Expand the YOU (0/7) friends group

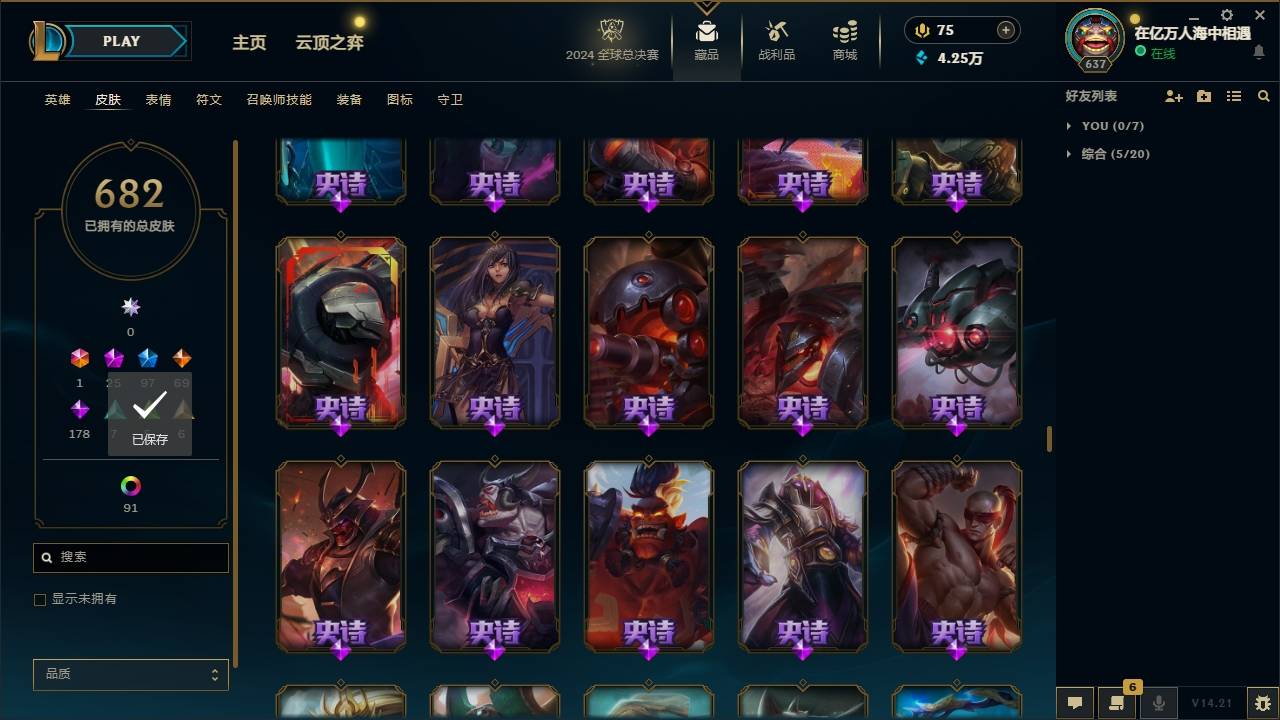pos(1113,126)
